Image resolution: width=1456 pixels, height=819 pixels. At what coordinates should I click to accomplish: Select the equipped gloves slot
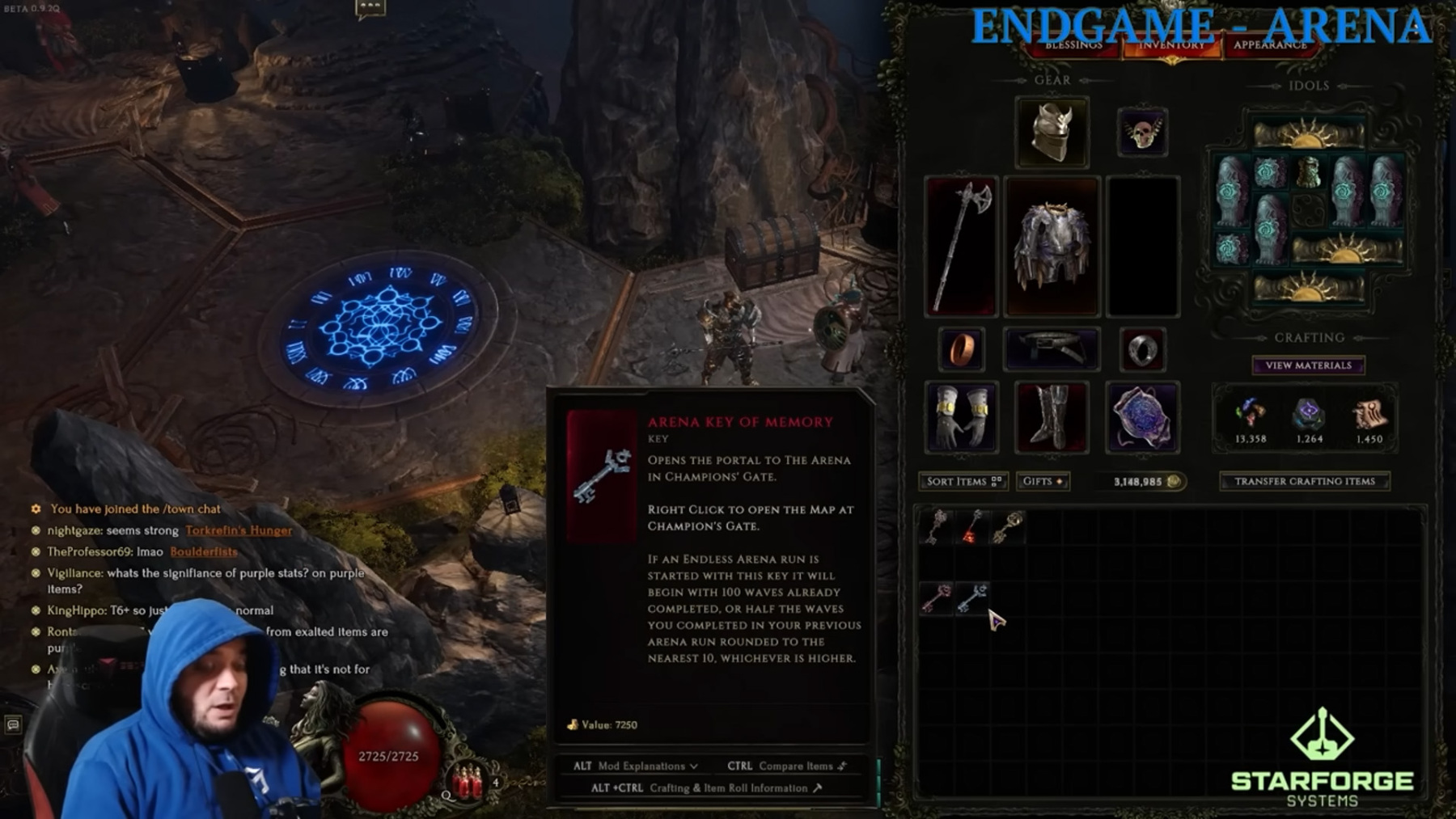(x=961, y=417)
